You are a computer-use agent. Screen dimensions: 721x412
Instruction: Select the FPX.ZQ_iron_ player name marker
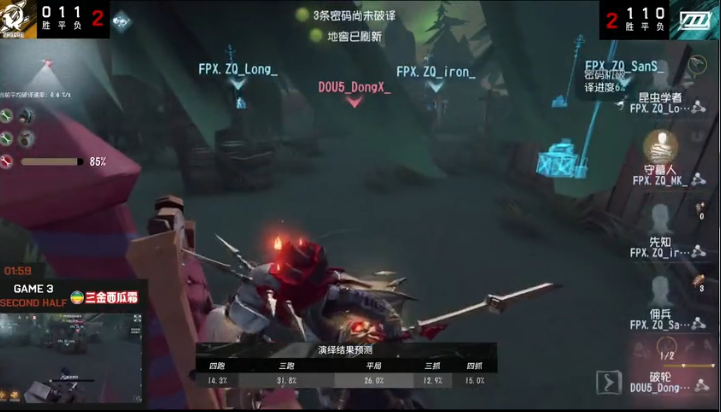pyautogui.click(x=434, y=72)
